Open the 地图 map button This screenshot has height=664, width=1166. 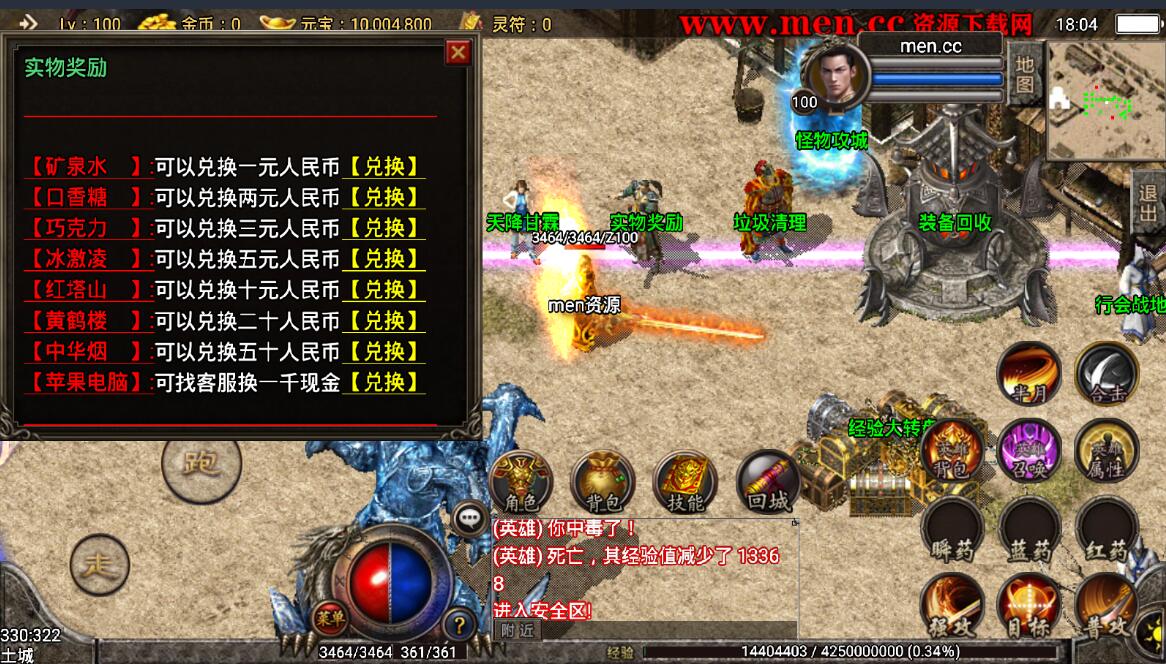1024,73
